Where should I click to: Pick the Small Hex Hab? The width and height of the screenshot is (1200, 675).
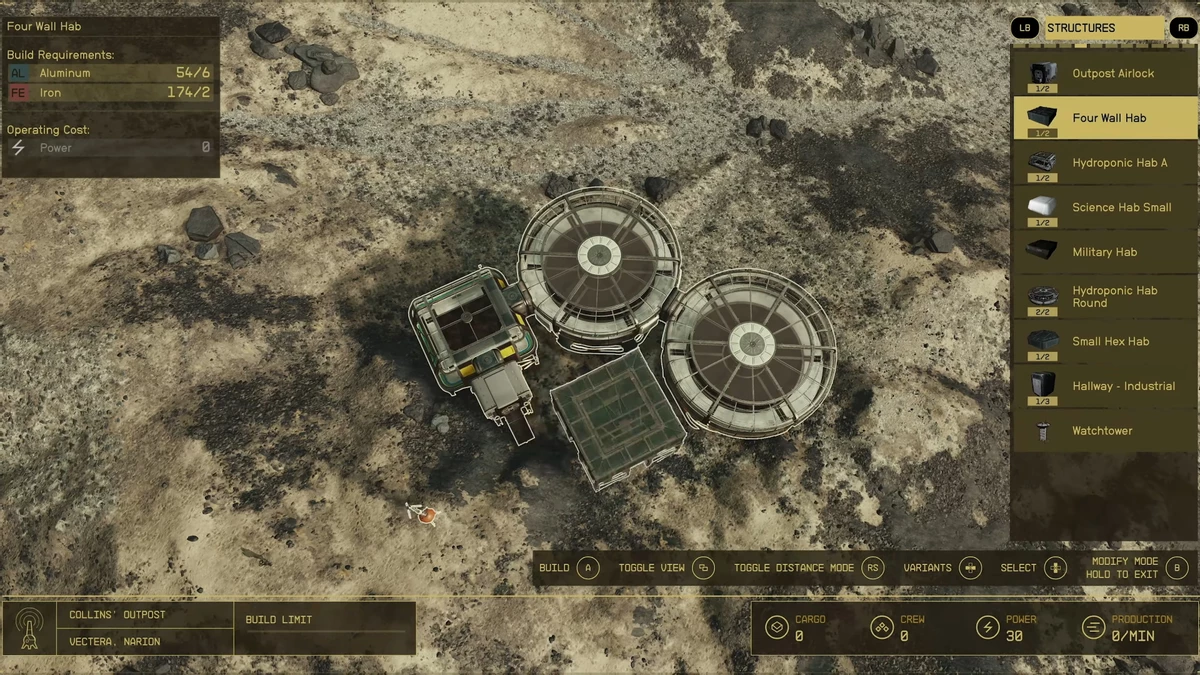1105,341
